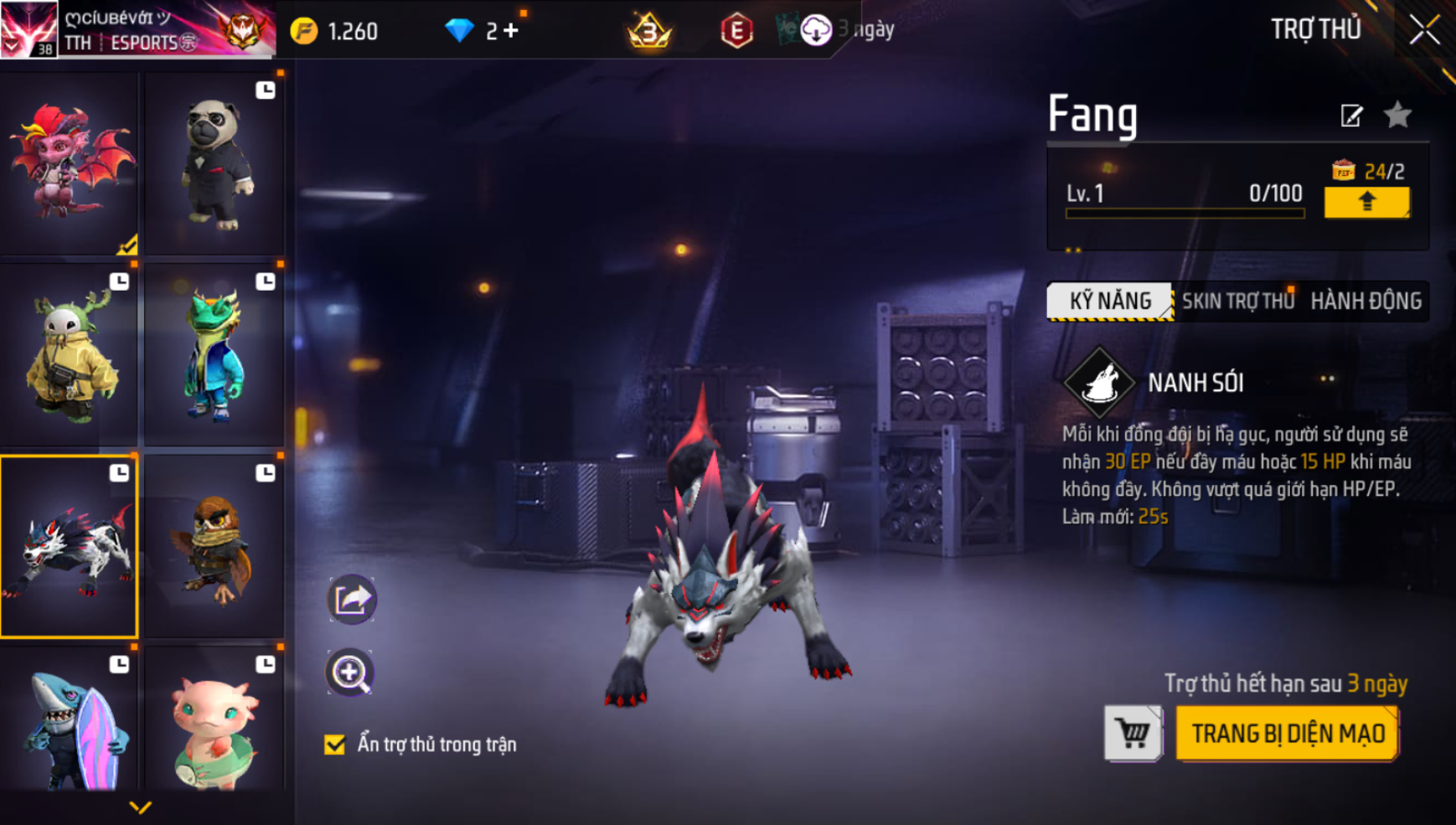Open the HÀNH ĐỘNG tab
Screen dimensions: 1456x825
1366,302
